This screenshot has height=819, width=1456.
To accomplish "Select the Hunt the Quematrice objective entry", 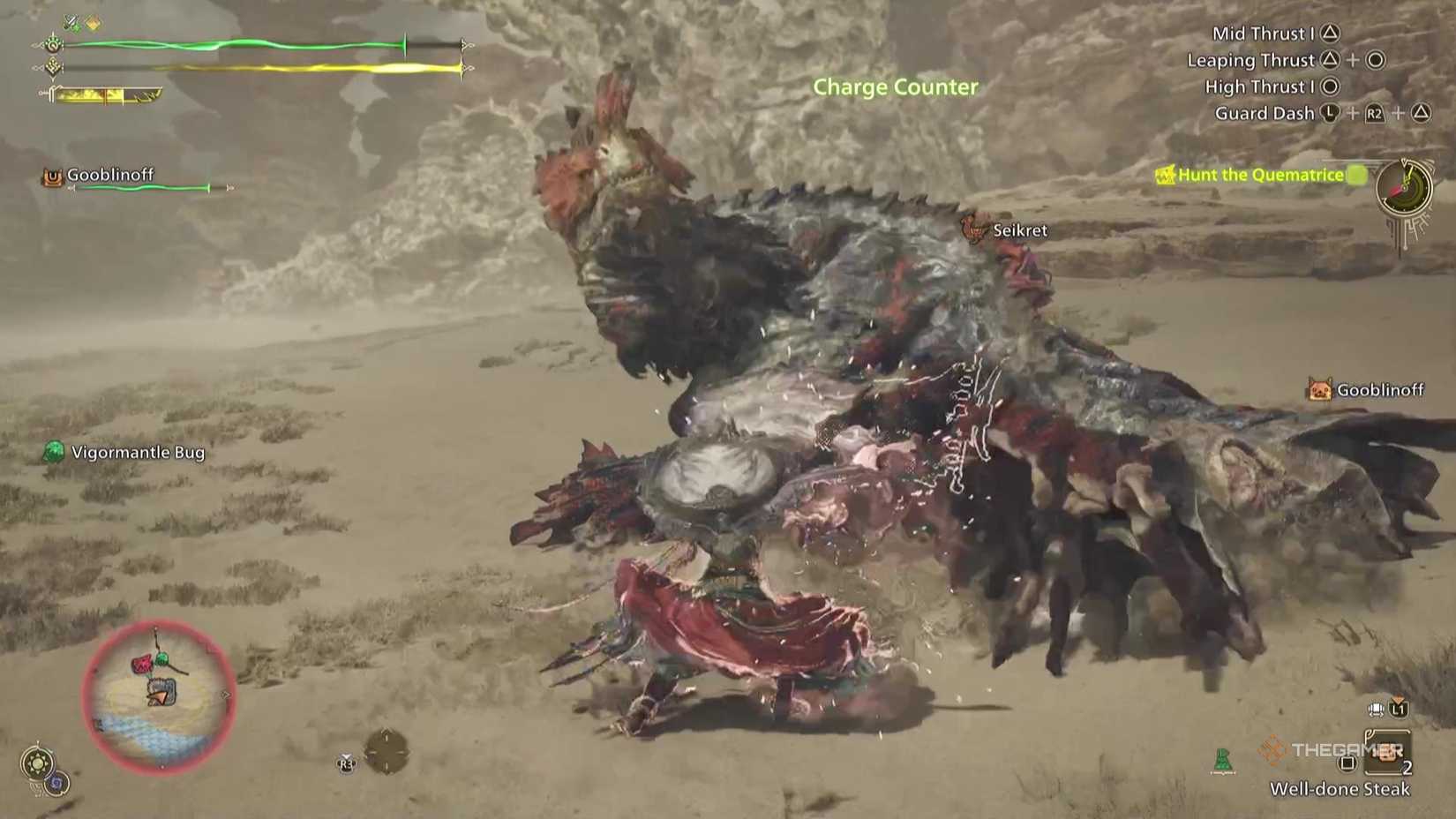I will (1257, 175).
